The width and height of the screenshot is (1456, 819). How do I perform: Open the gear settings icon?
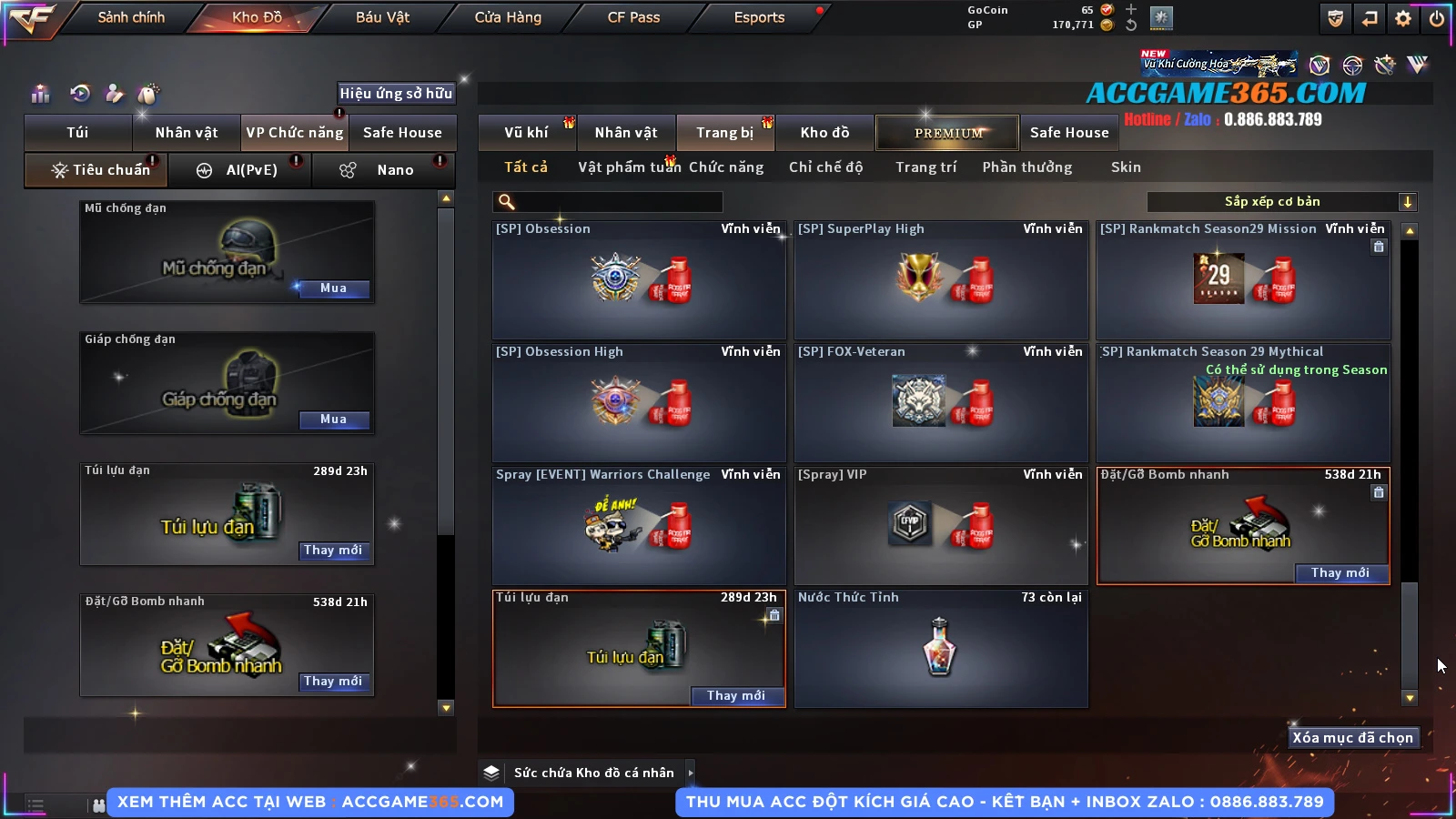pos(1403,18)
